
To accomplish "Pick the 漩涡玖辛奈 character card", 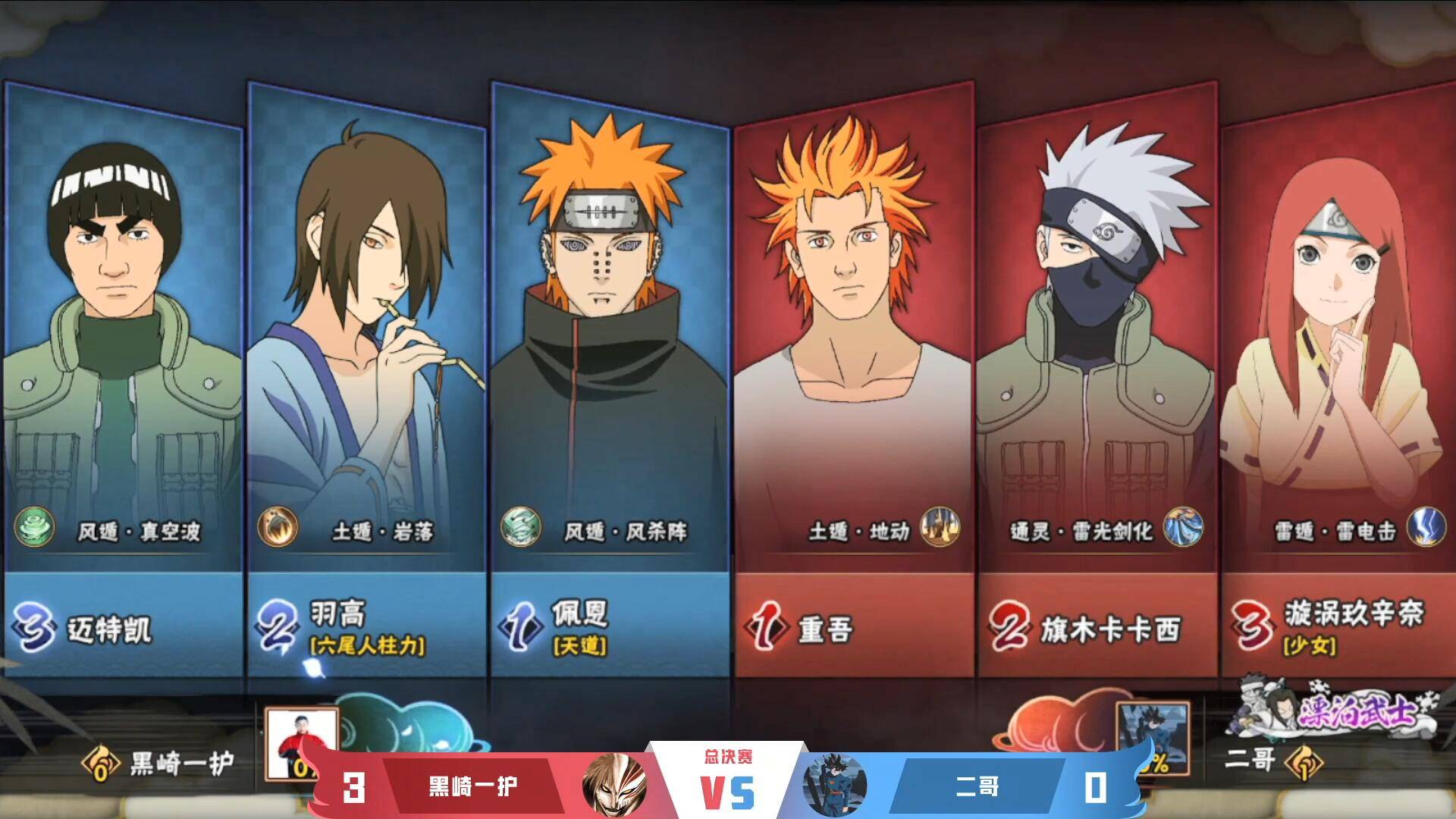I will click(x=1338, y=379).
